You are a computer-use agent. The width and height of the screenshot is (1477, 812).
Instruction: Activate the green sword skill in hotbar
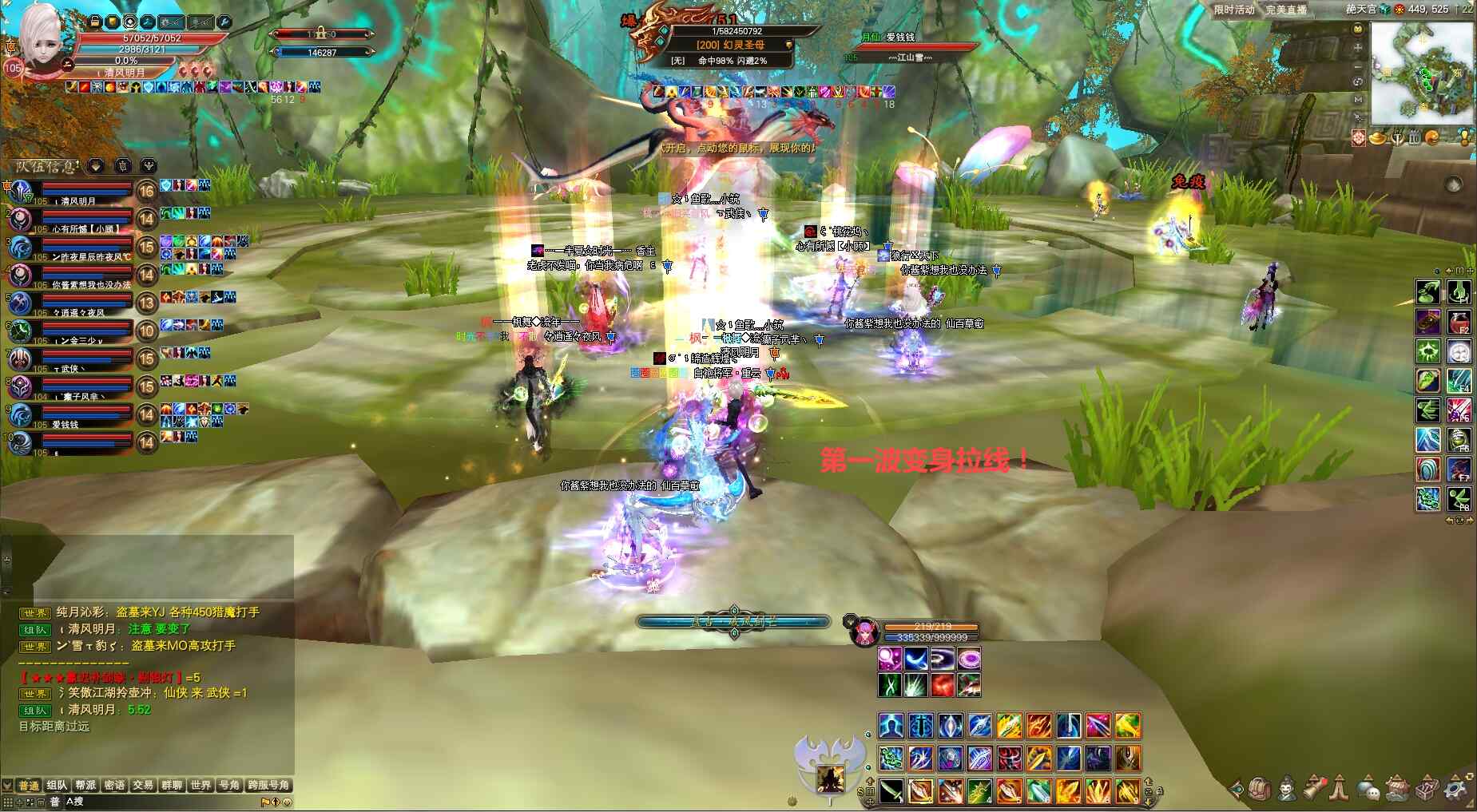[891, 790]
